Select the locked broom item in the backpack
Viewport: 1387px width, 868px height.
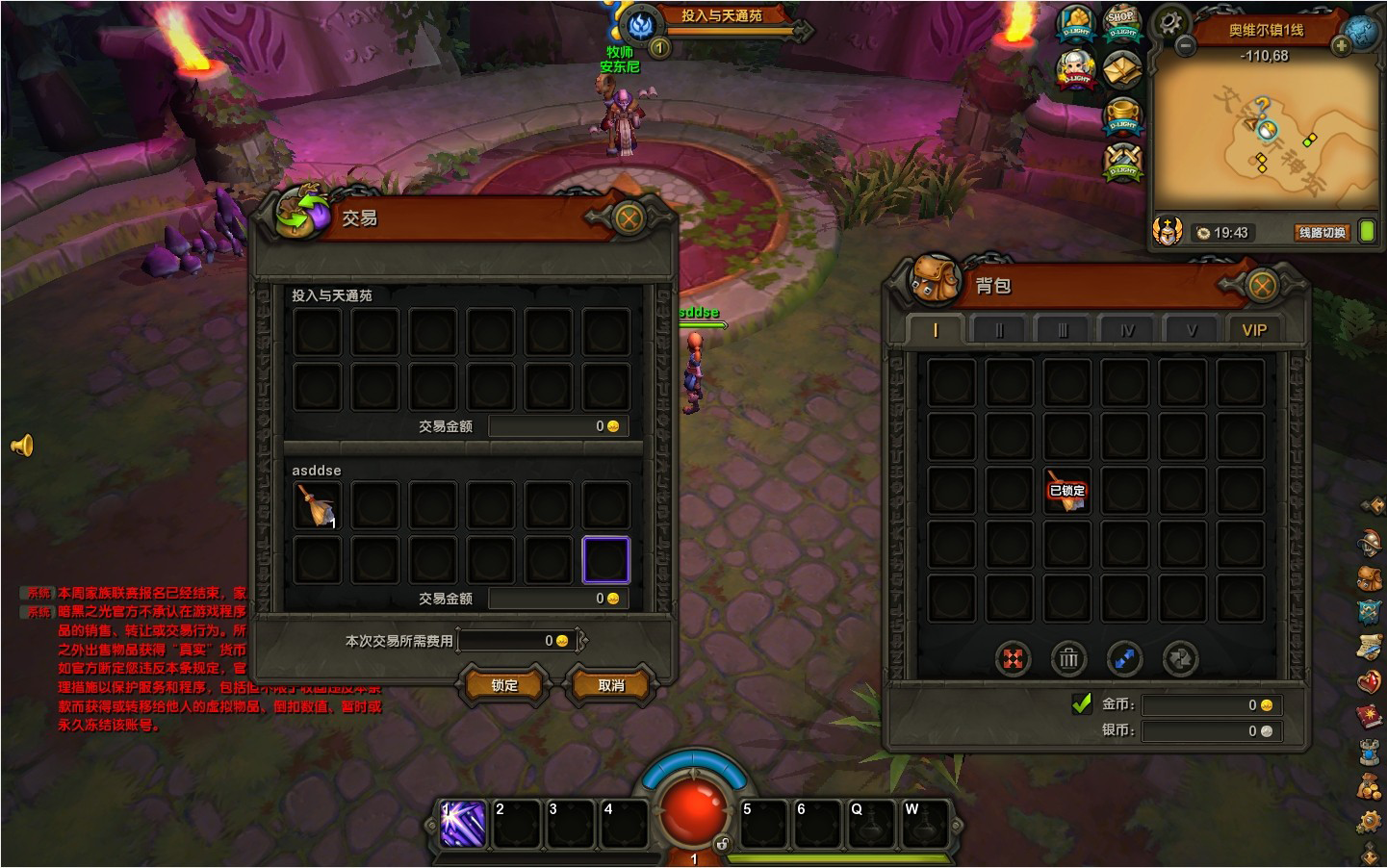coord(1066,490)
